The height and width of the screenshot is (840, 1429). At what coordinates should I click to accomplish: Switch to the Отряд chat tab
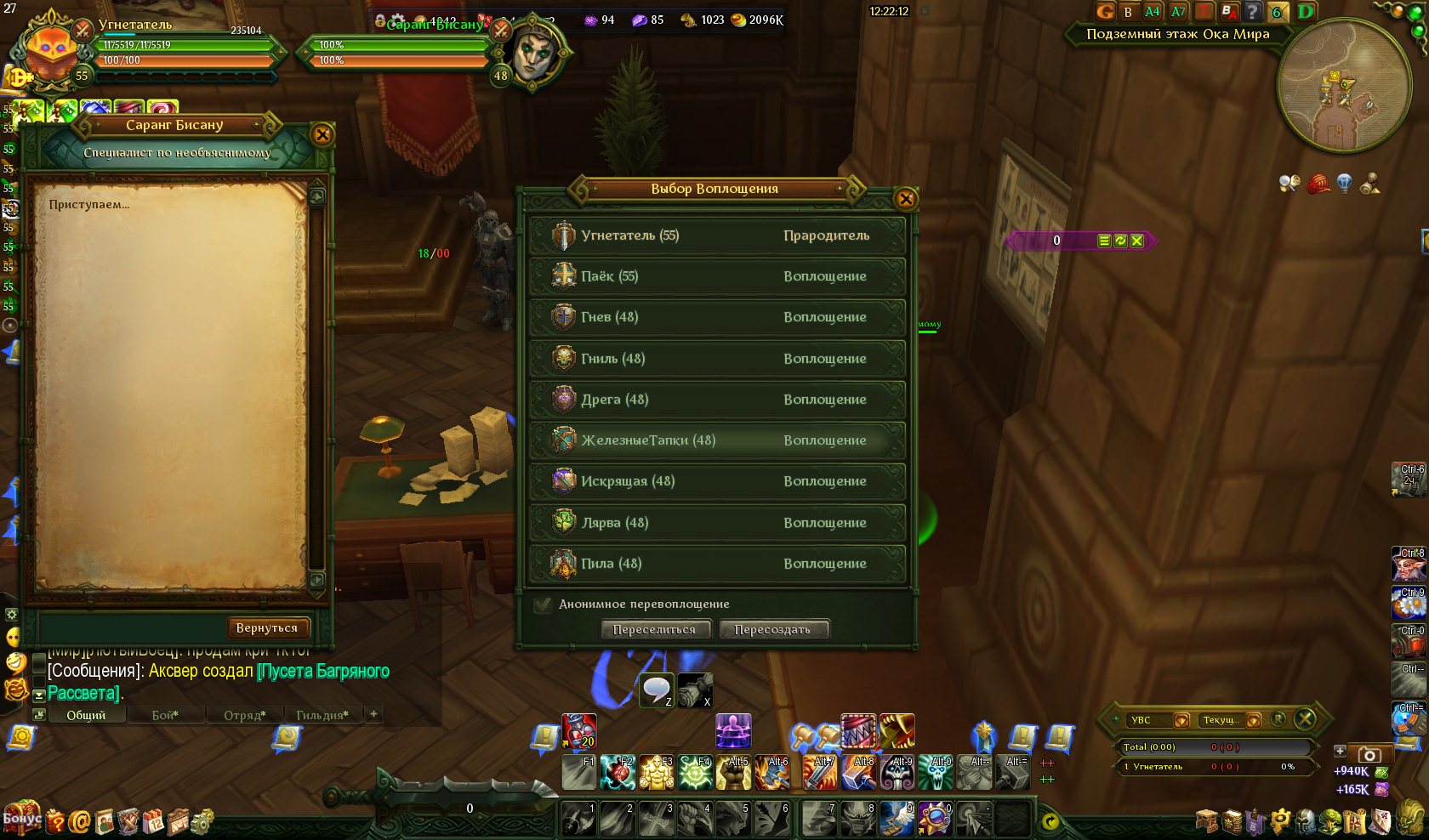(x=244, y=715)
